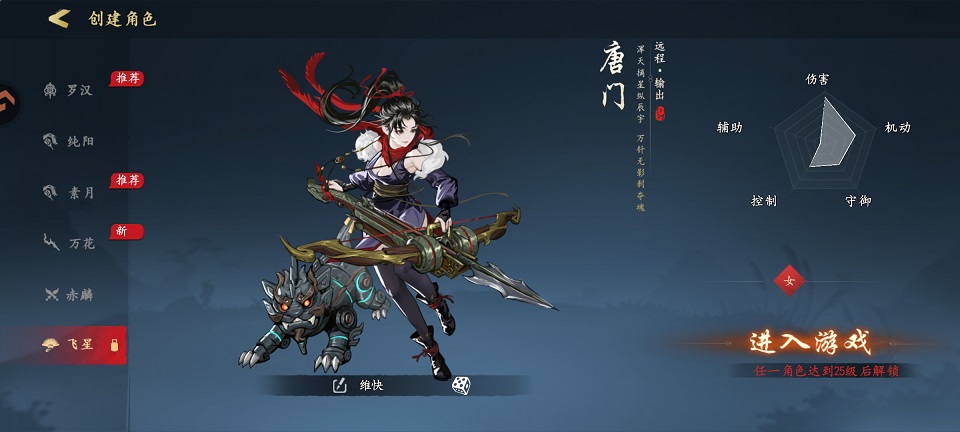960x432 pixels.
Task: Pick the new 万花 class
Action: pyautogui.click(x=68, y=242)
